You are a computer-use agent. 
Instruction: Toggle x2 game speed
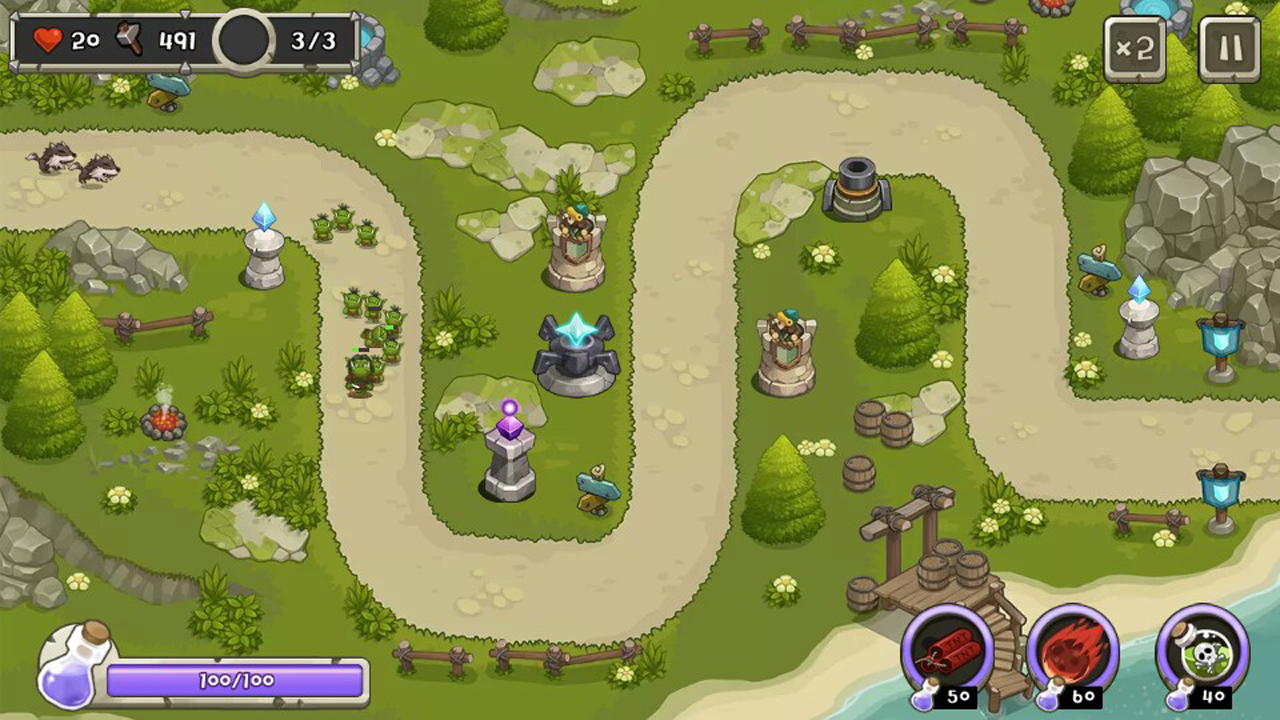coord(1135,47)
